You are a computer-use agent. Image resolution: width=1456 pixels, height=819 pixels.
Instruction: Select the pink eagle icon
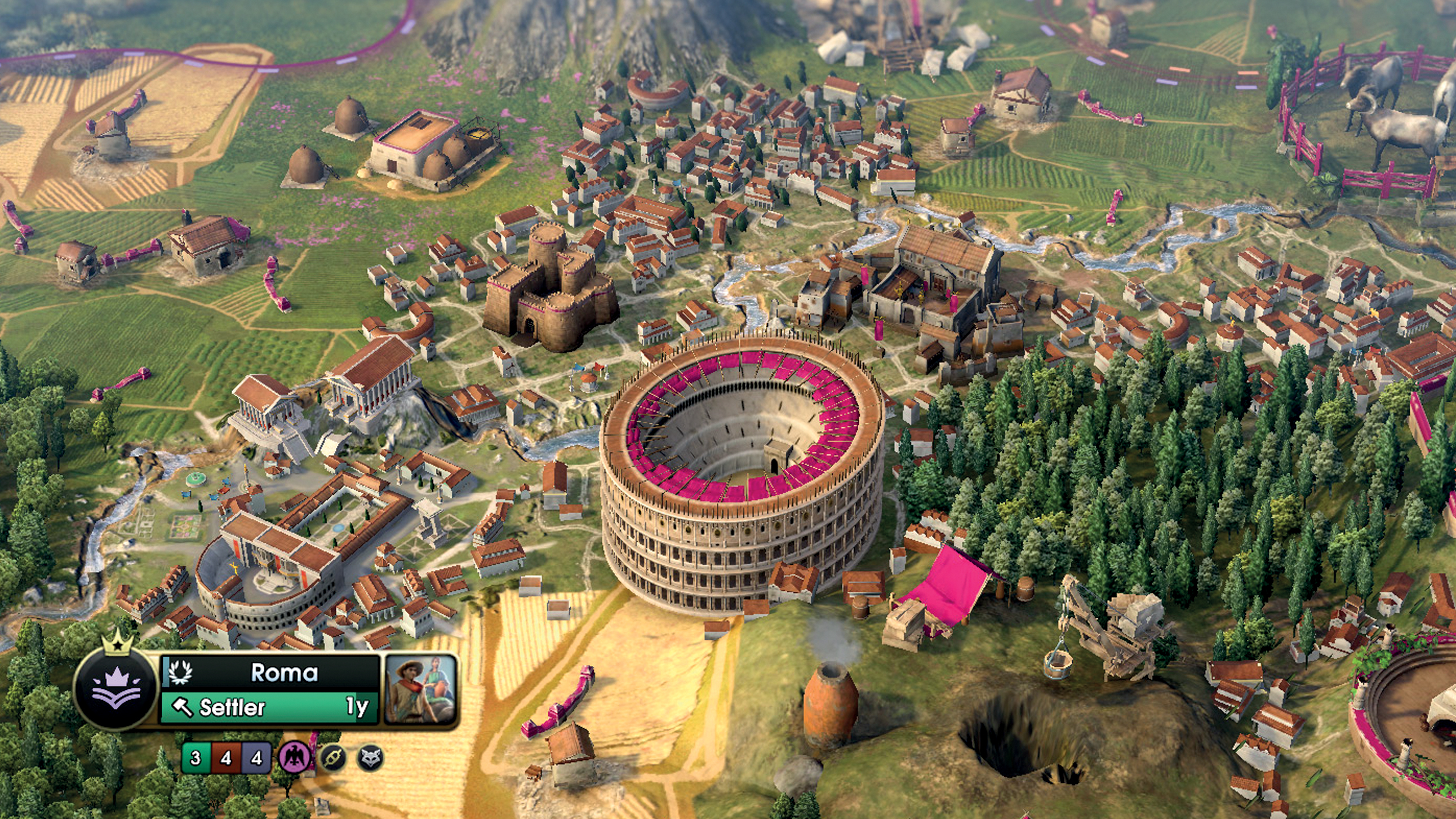295,758
